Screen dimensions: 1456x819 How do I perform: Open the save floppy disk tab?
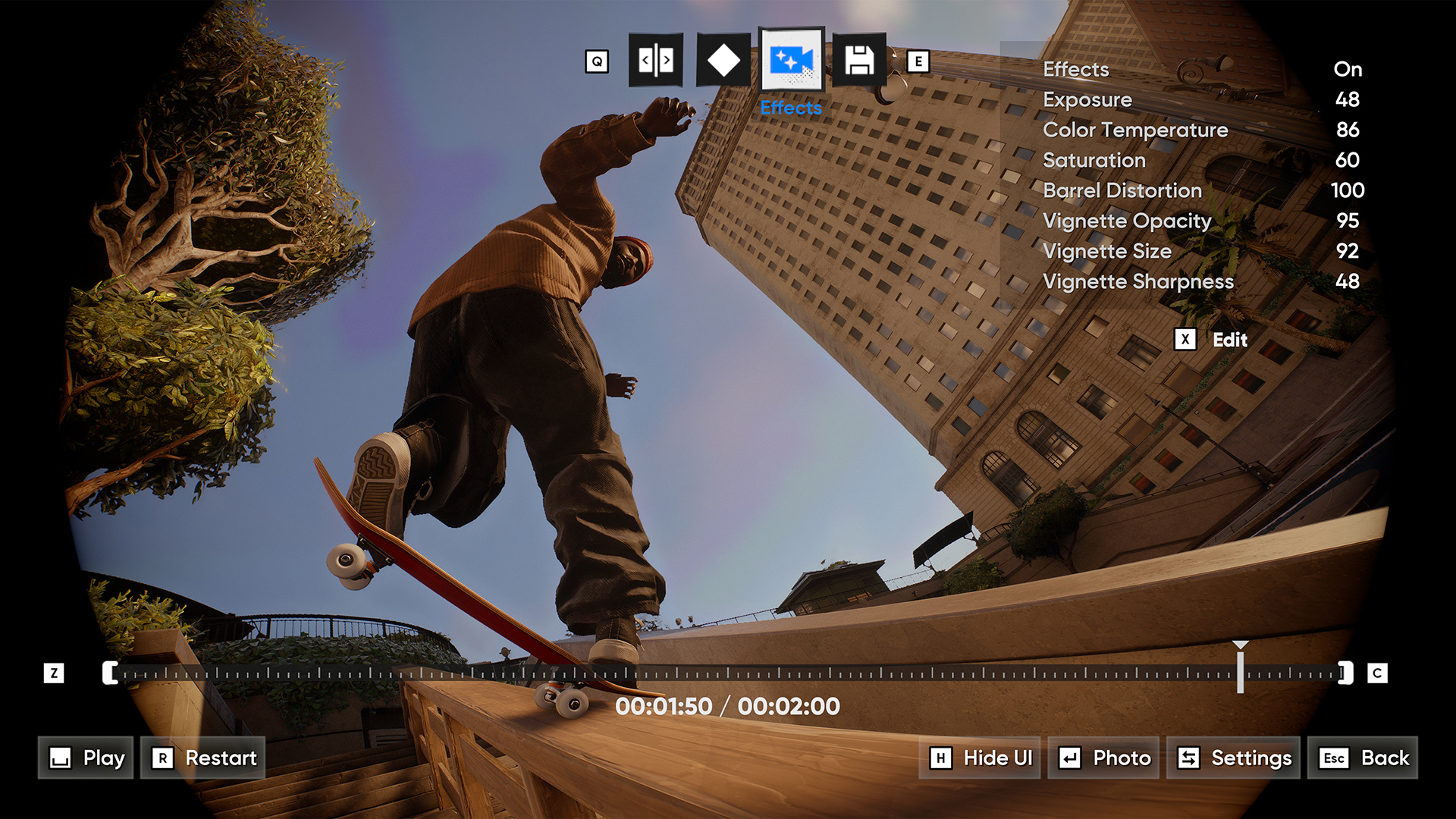tap(859, 60)
